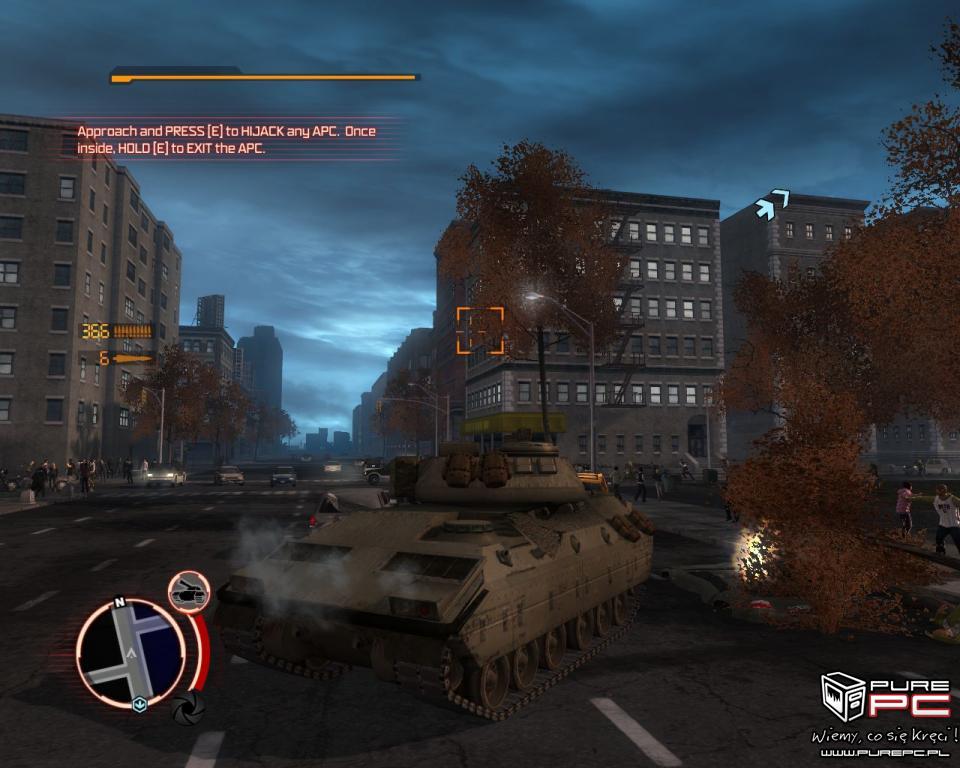960x768 pixels.
Task: Click the blue waypoint marker on the minimap rim
Action: point(140,702)
